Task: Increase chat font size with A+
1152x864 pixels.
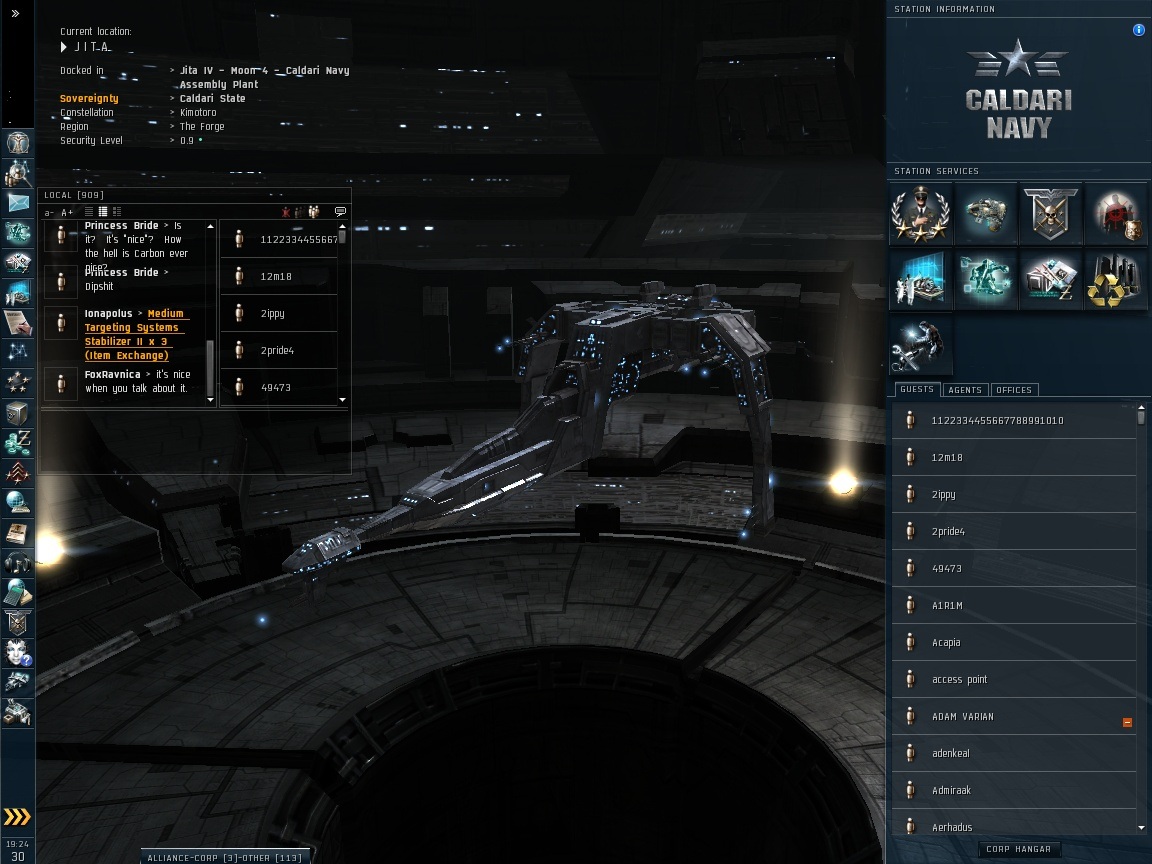Action: [x=67, y=212]
